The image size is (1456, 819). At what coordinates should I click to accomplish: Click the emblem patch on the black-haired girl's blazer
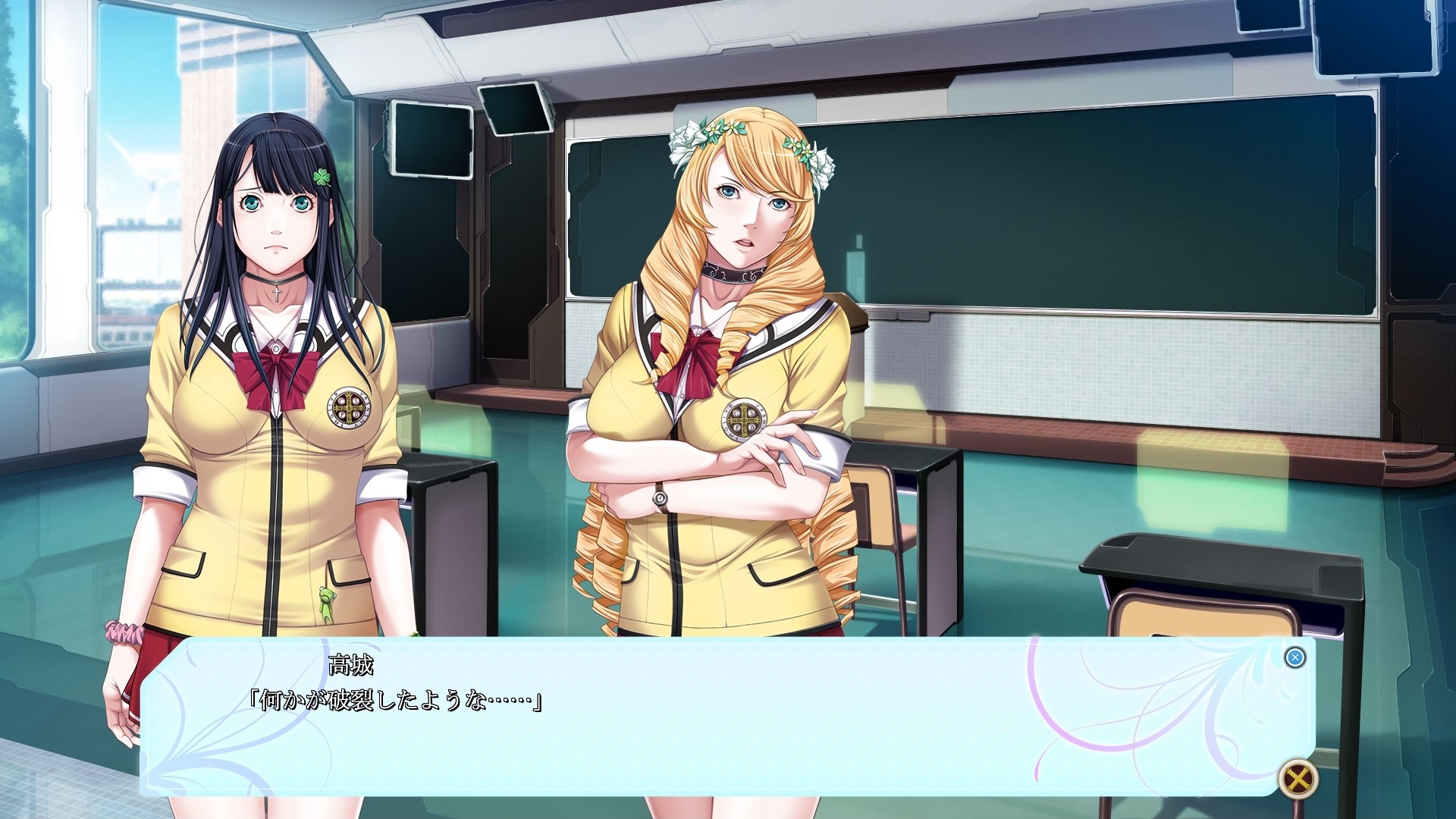coord(350,407)
